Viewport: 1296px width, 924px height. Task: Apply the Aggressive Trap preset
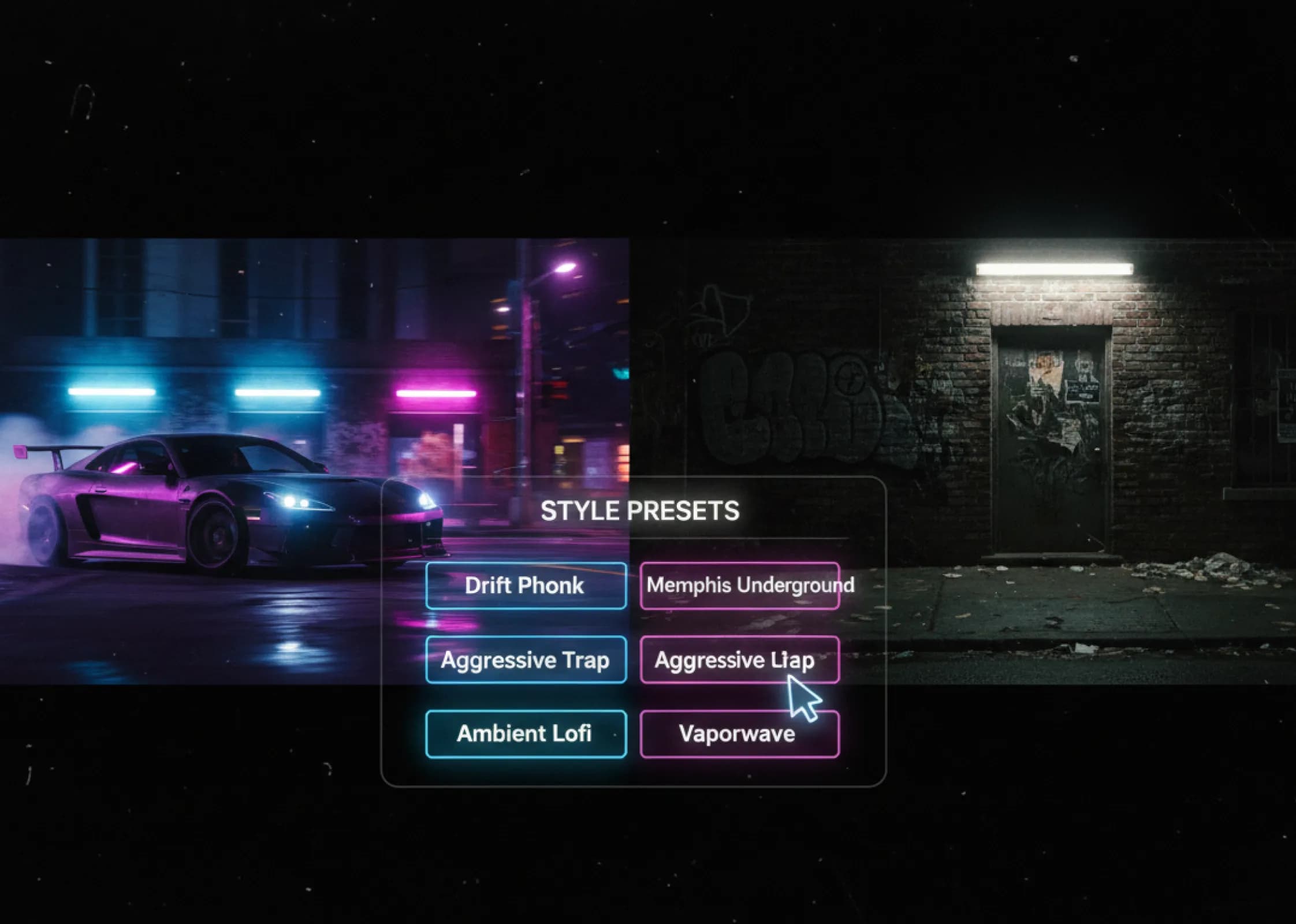click(x=526, y=660)
